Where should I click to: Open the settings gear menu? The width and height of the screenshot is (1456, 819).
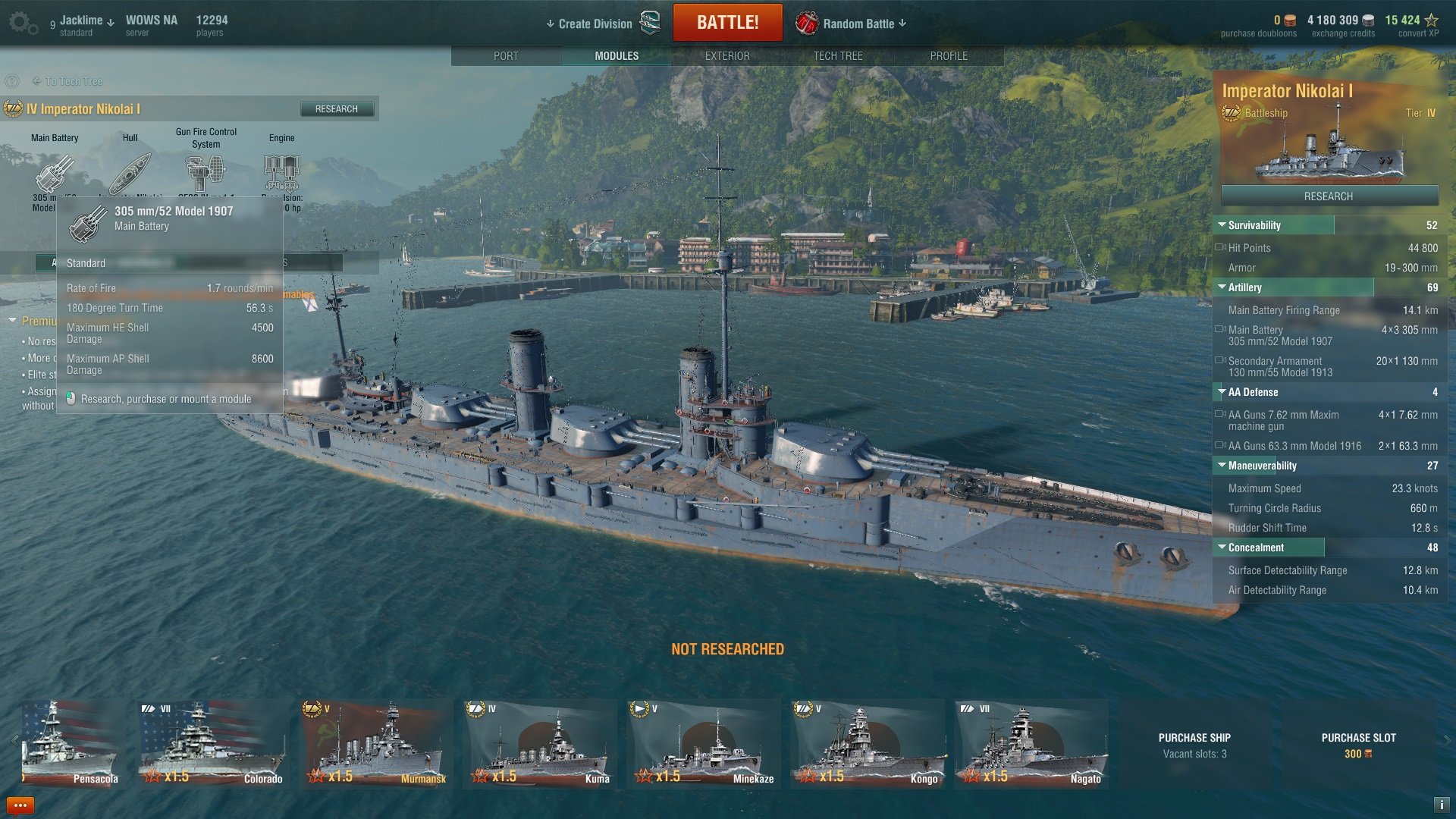click(x=22, y=23)
